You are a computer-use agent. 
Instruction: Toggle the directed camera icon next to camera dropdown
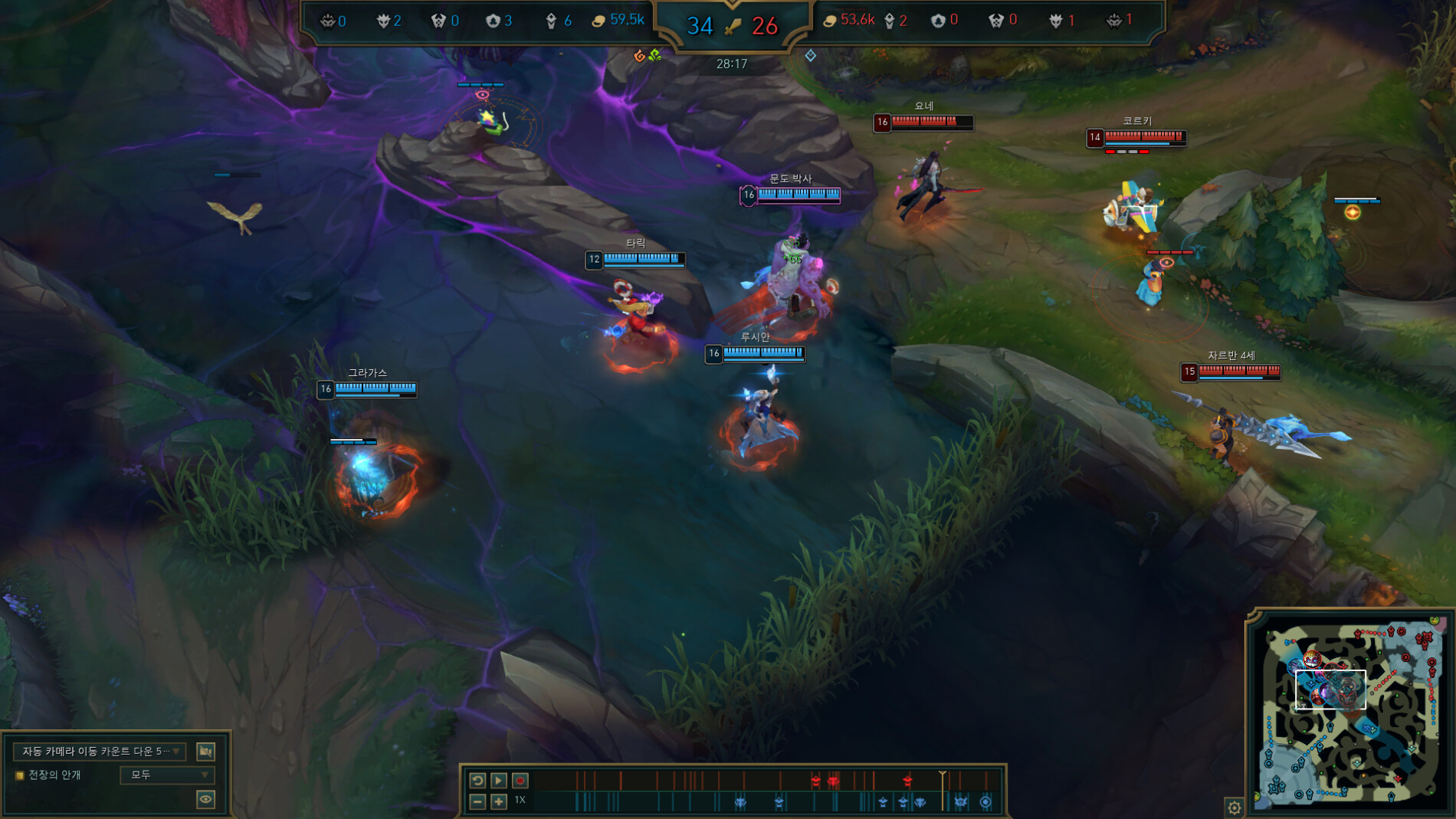click(x=205, y=752)
